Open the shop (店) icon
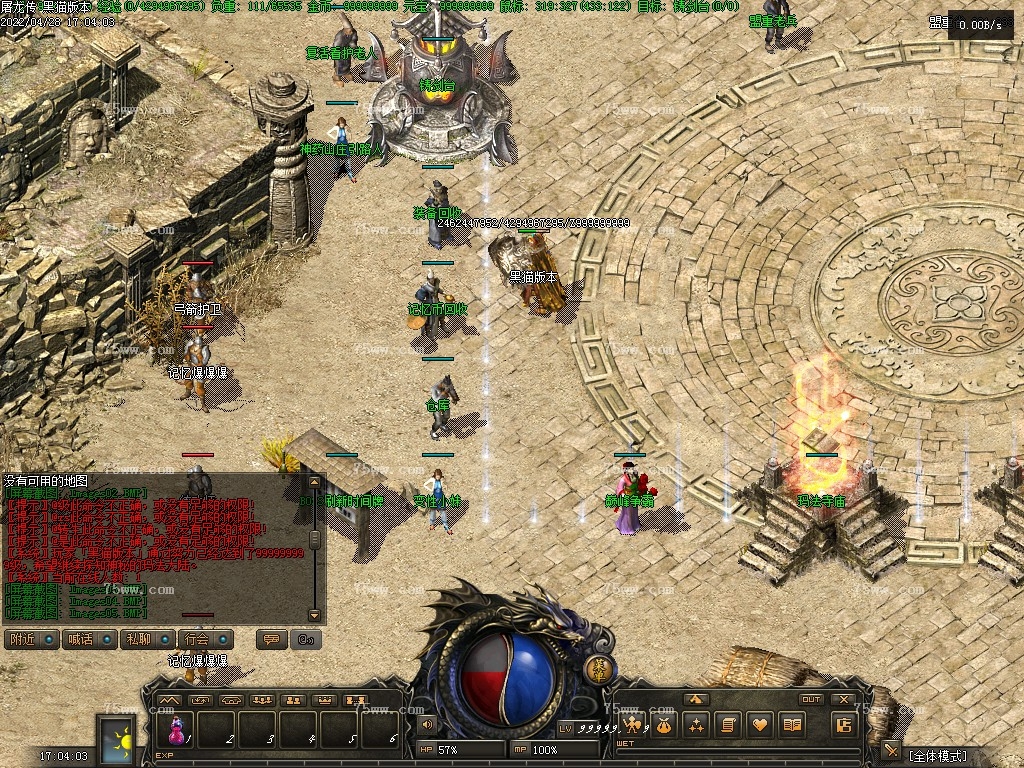Screen dimensions: 1024x768 (844, 726)
